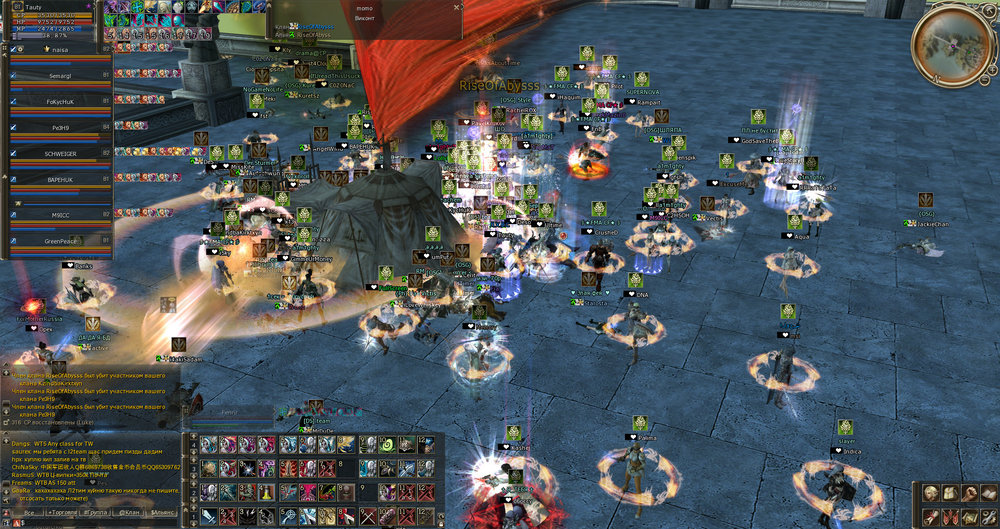Image resolution: width=1000 pixels, height=529 pixels.
Task: Use the yellow potion bottle hotbar slot
Action: 266,492
